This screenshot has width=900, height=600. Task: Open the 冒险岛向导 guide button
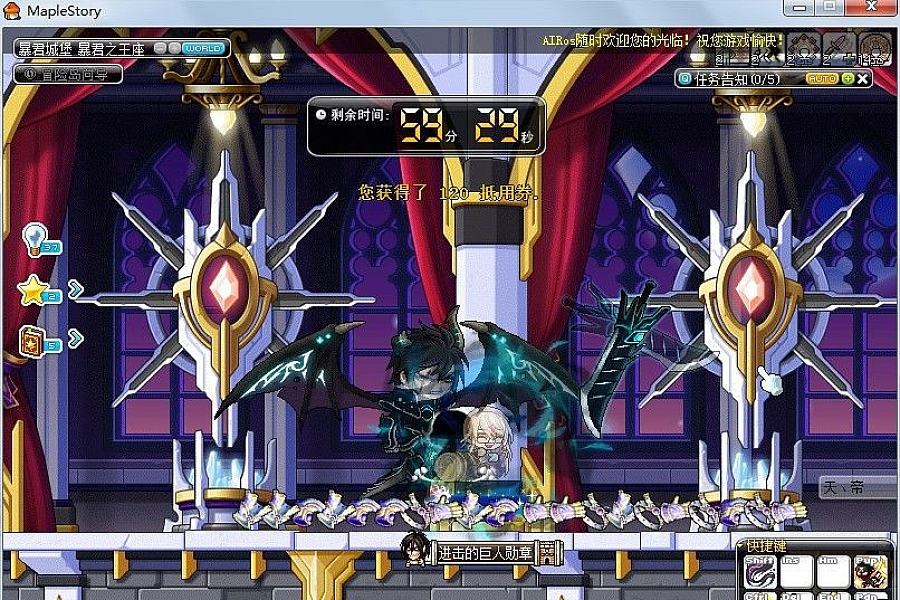68,73
